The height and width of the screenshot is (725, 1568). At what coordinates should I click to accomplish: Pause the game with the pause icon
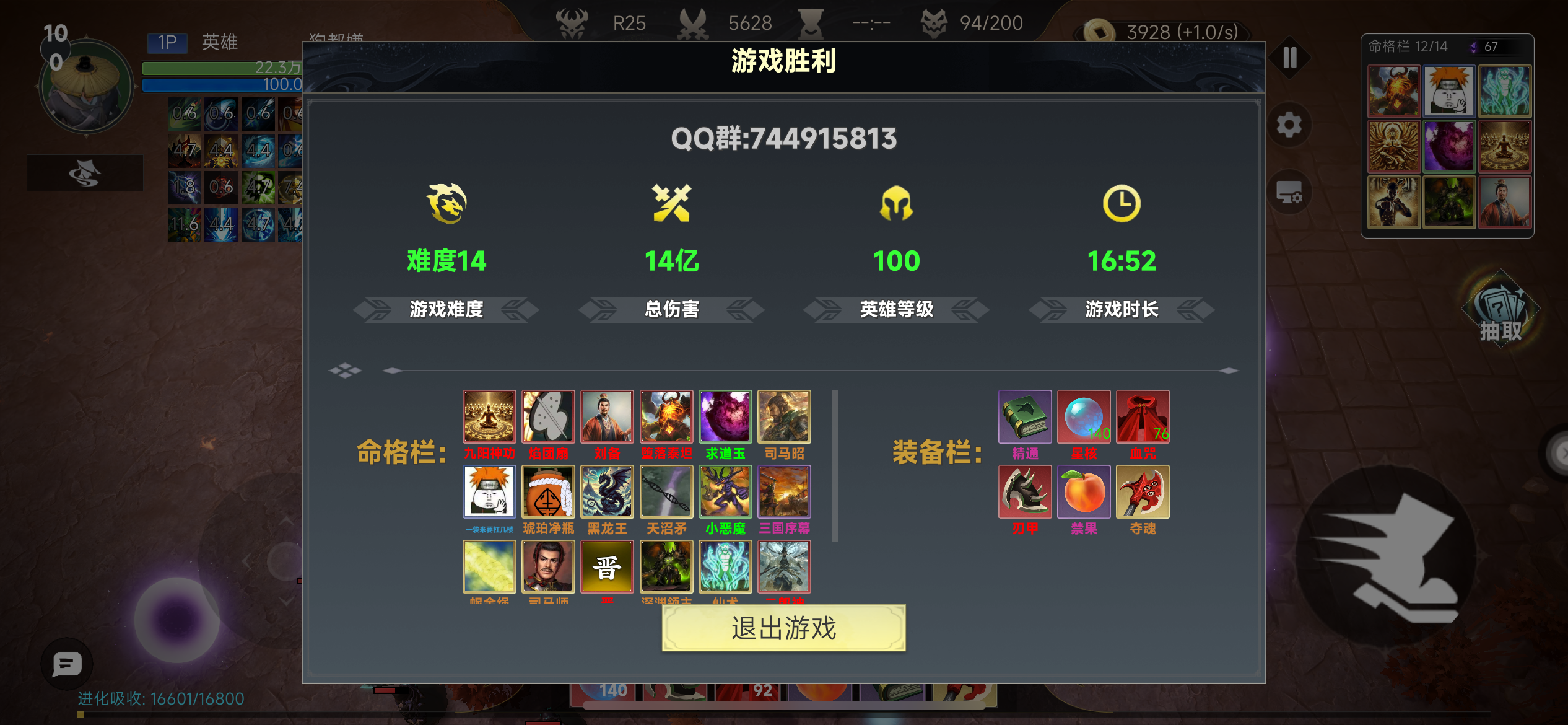click(1289, 57)
